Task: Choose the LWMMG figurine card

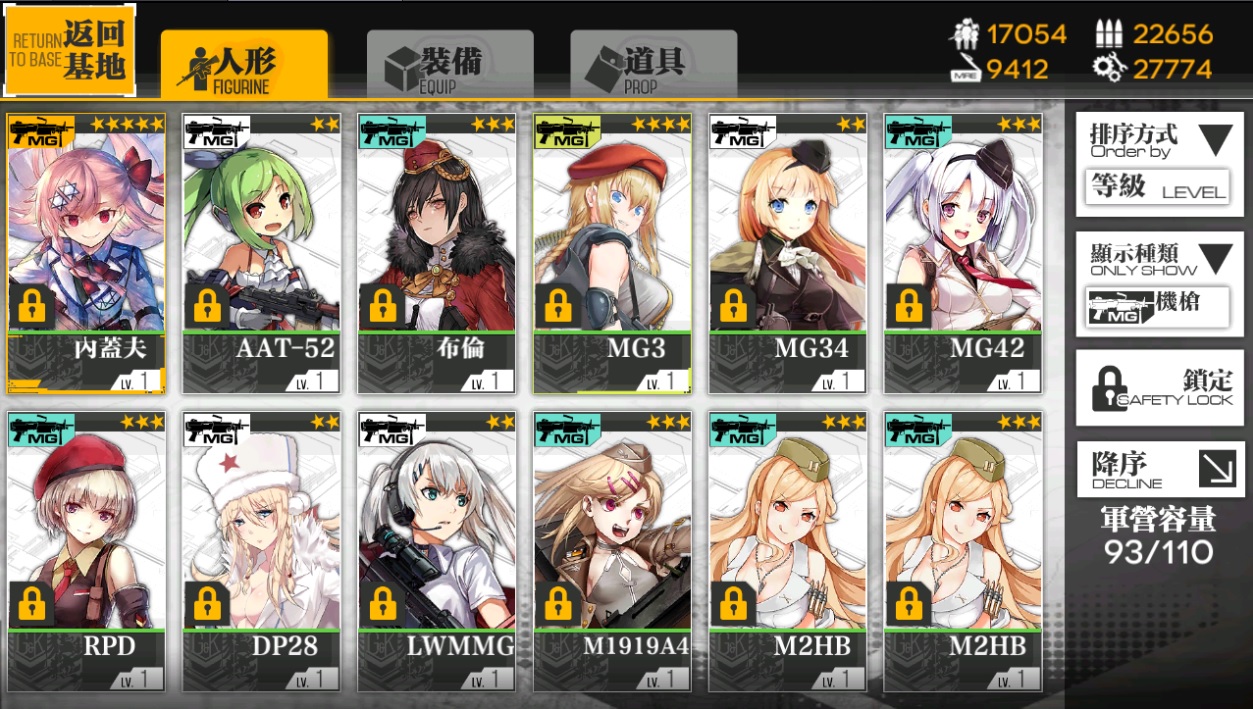Action: click(437, 550)
